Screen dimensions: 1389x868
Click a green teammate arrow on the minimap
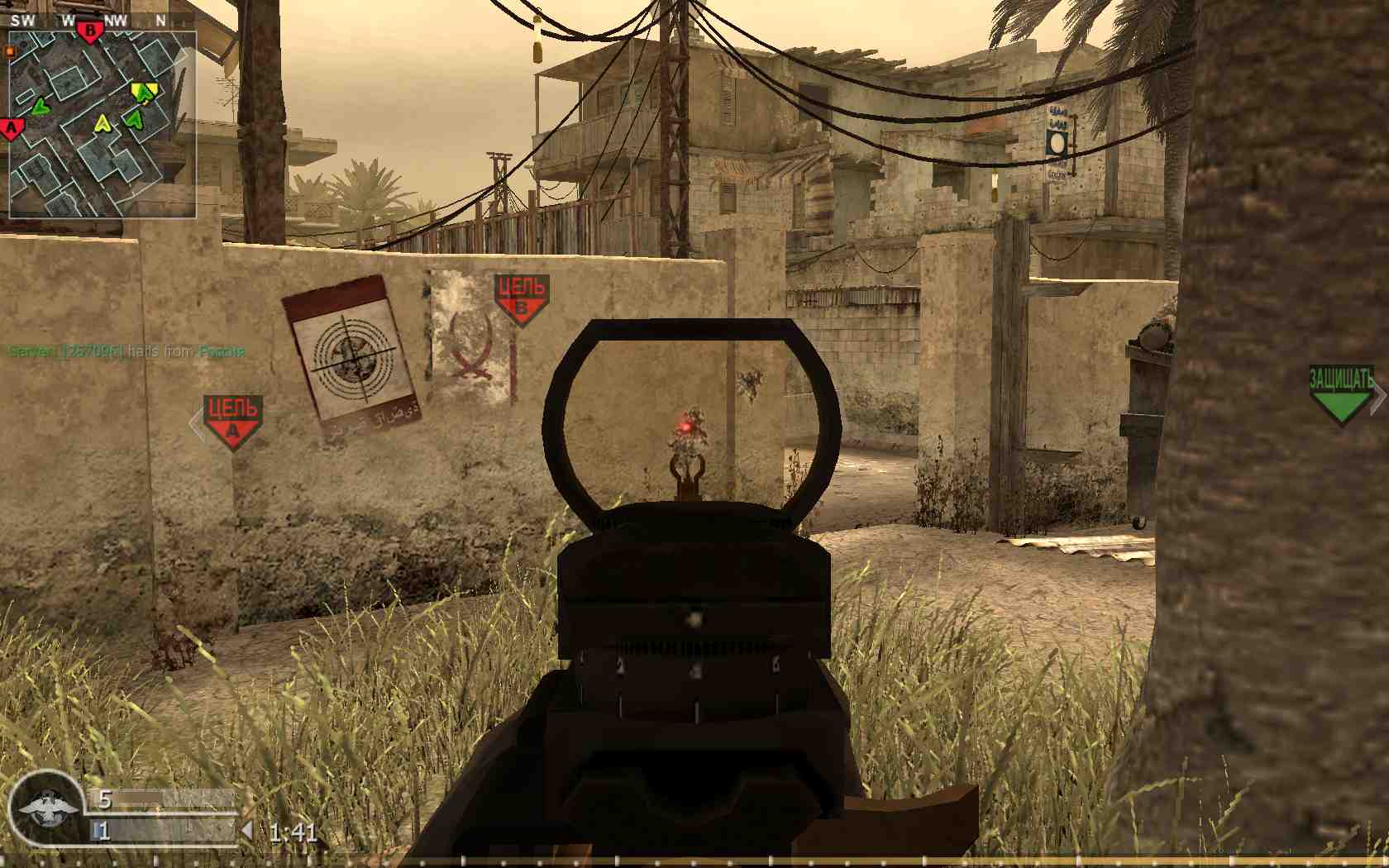pos(40,107)
